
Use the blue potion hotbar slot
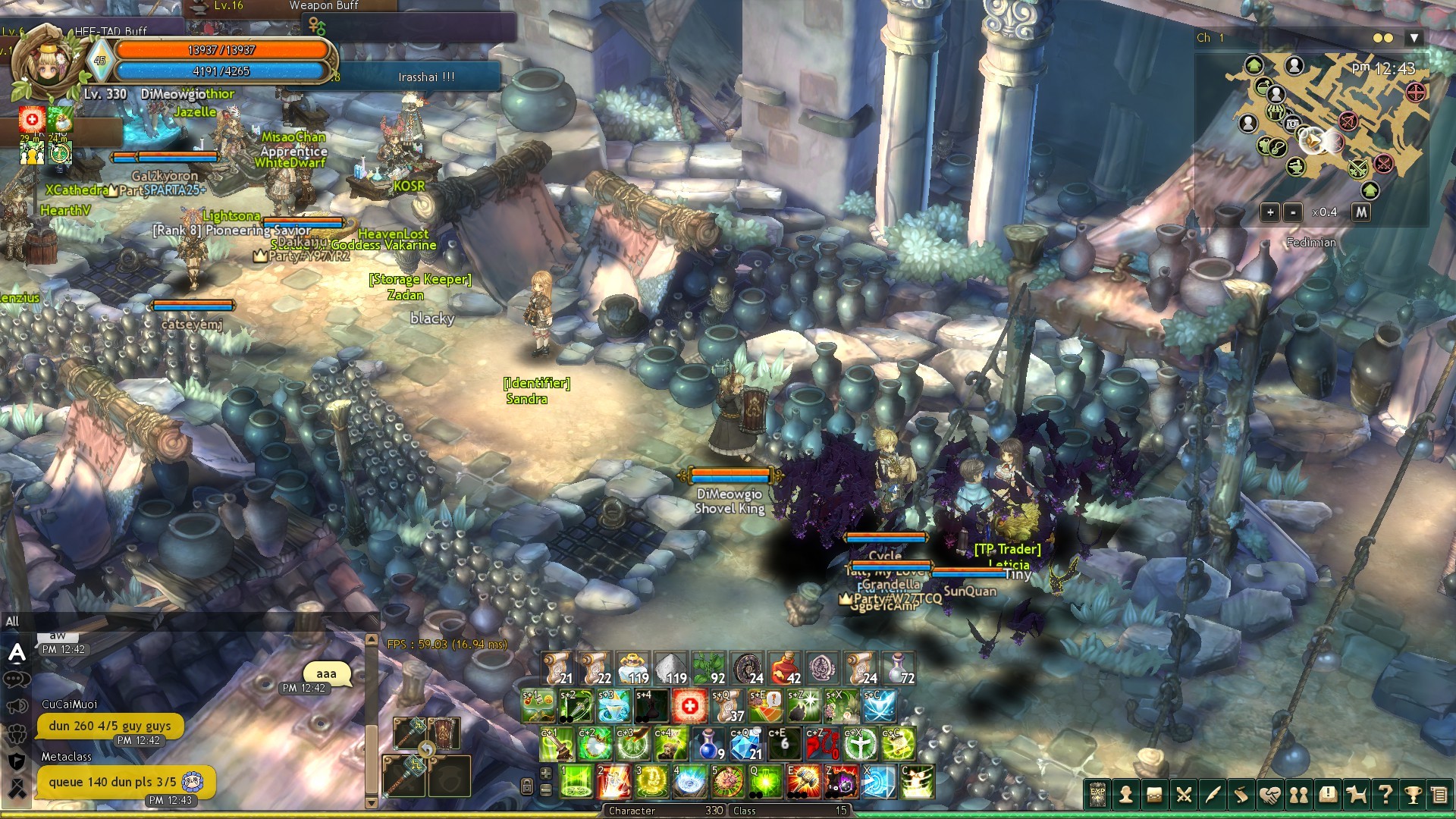coord(708,744)
